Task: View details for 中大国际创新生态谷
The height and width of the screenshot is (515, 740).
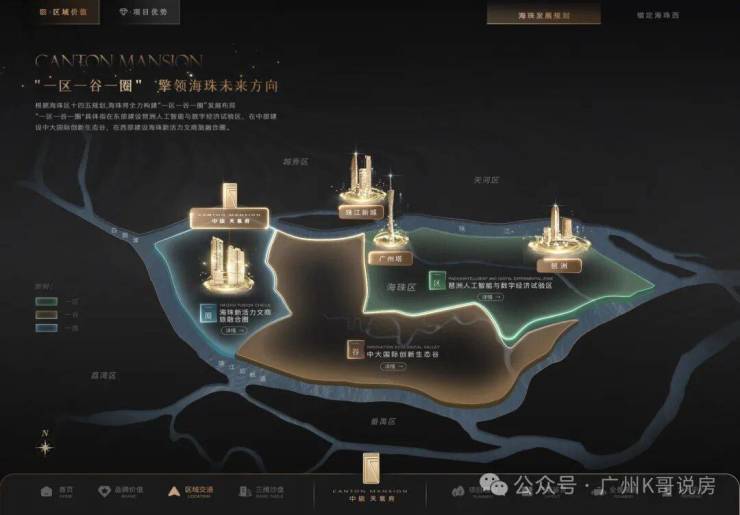Action: 388,366
